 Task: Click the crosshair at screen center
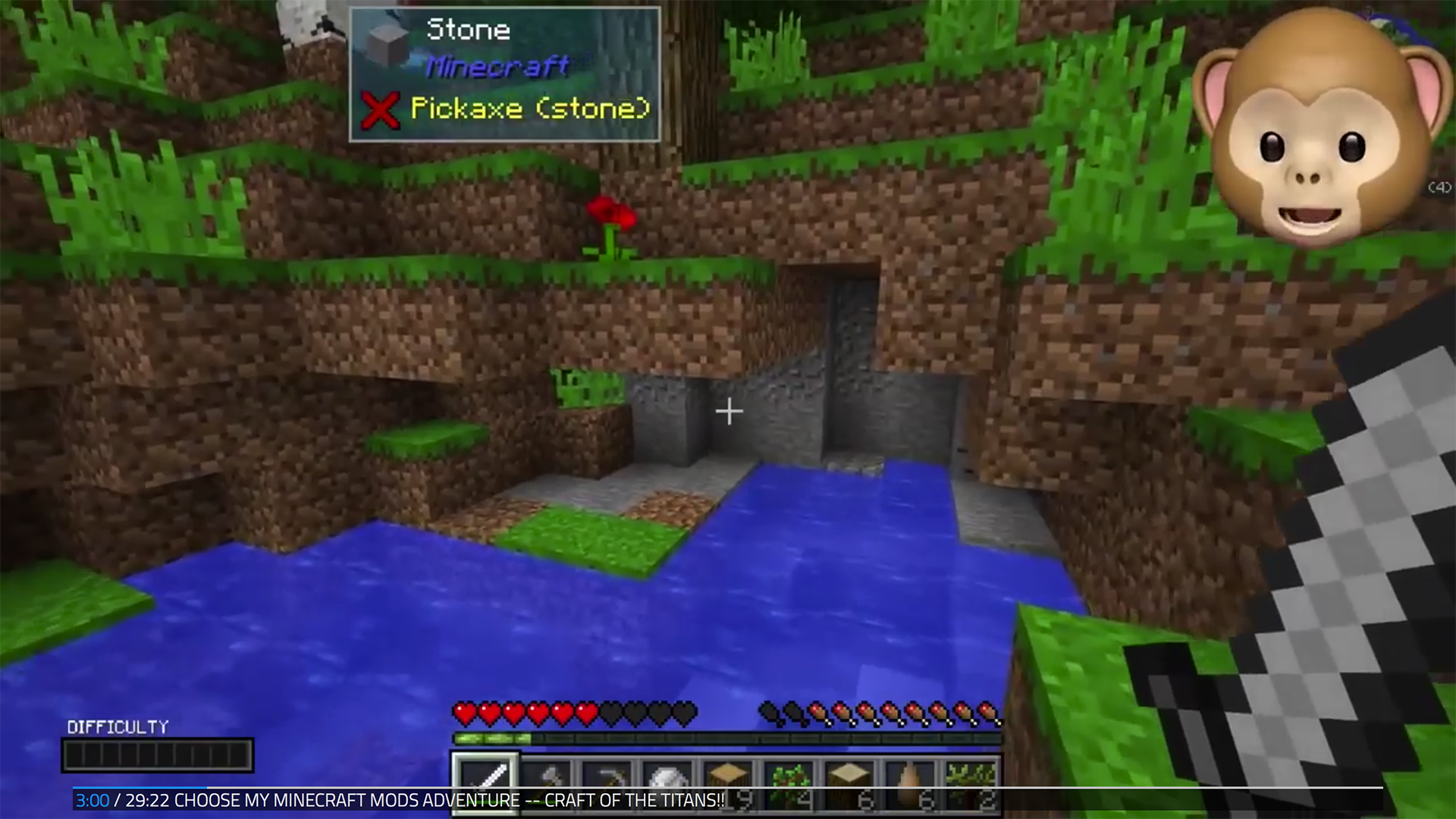(x=728, y=411)
